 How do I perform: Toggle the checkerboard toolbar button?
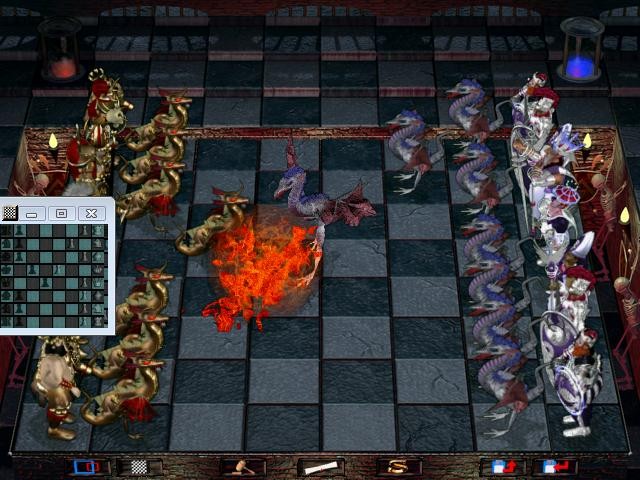click(139, 467)
